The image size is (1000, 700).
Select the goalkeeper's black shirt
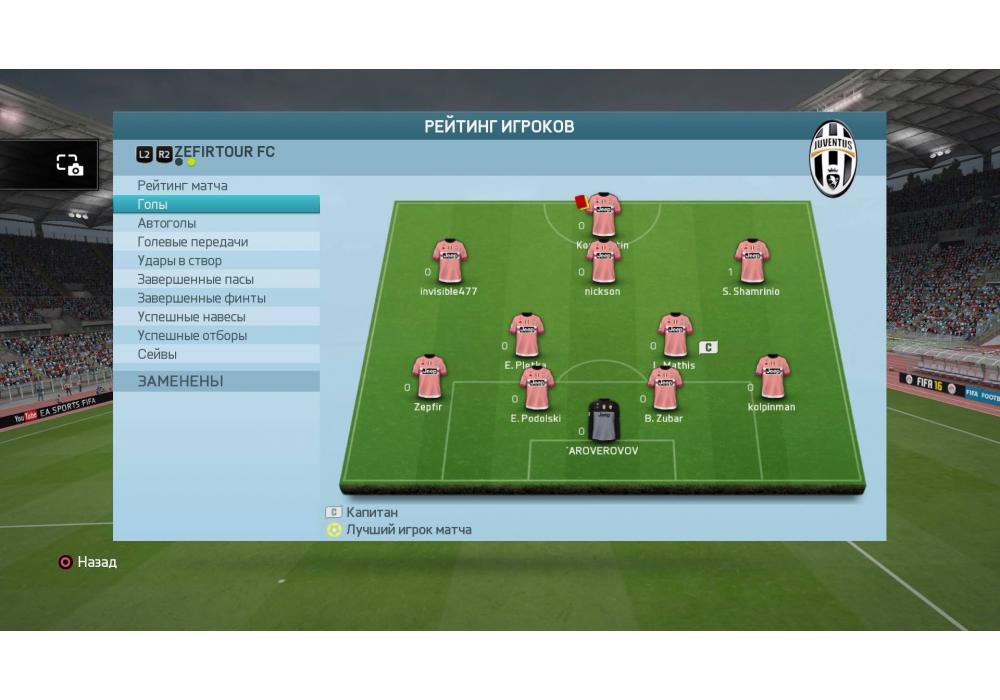pyautogui.click(x=603, y=420)
